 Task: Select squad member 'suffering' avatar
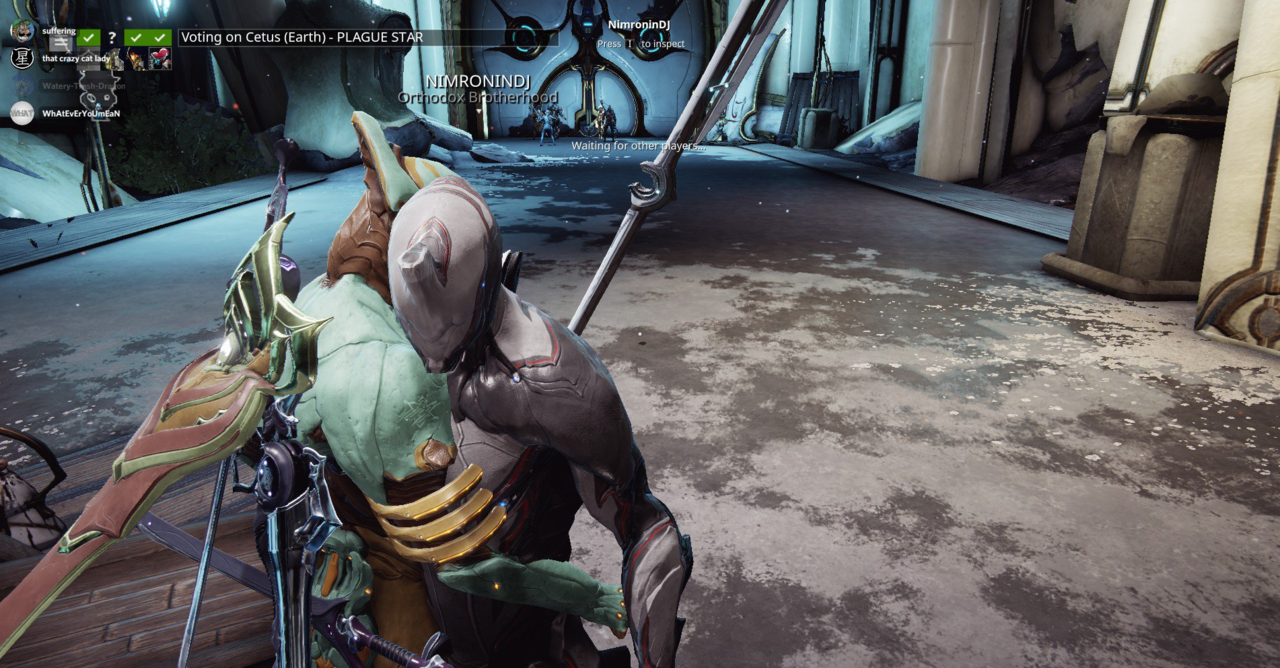tap(22, 30)
